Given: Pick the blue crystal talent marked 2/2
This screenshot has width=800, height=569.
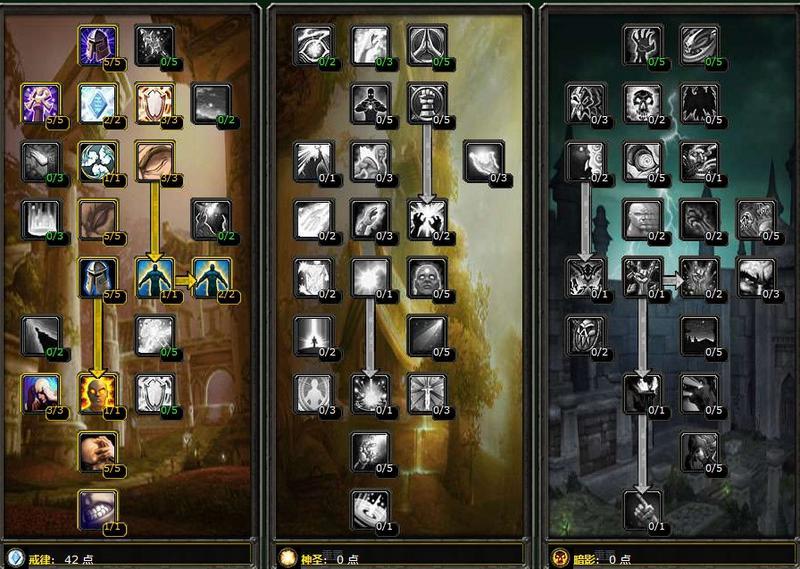Looking at the screenshot, I should click(x=98, y=102).
